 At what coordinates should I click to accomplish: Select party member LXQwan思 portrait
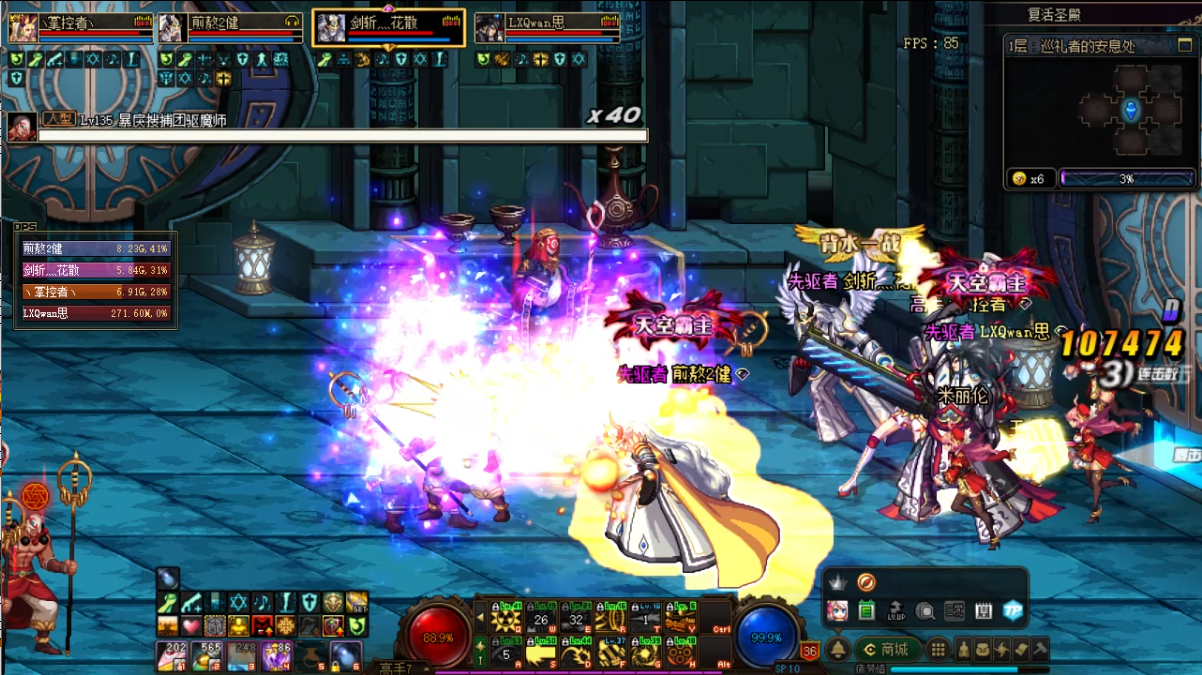coord(487,29)
